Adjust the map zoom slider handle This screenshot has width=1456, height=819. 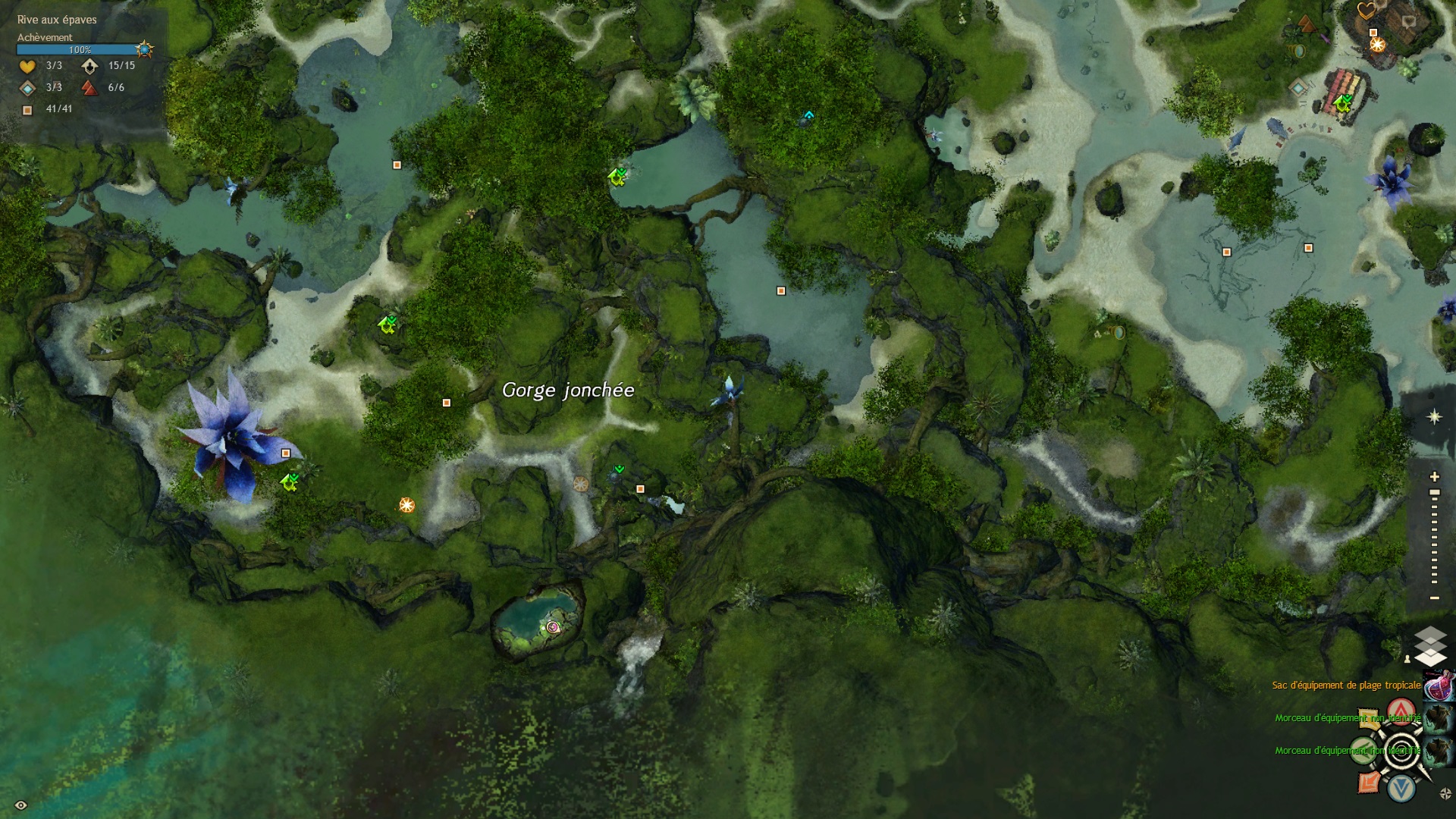pos(1434,493)
